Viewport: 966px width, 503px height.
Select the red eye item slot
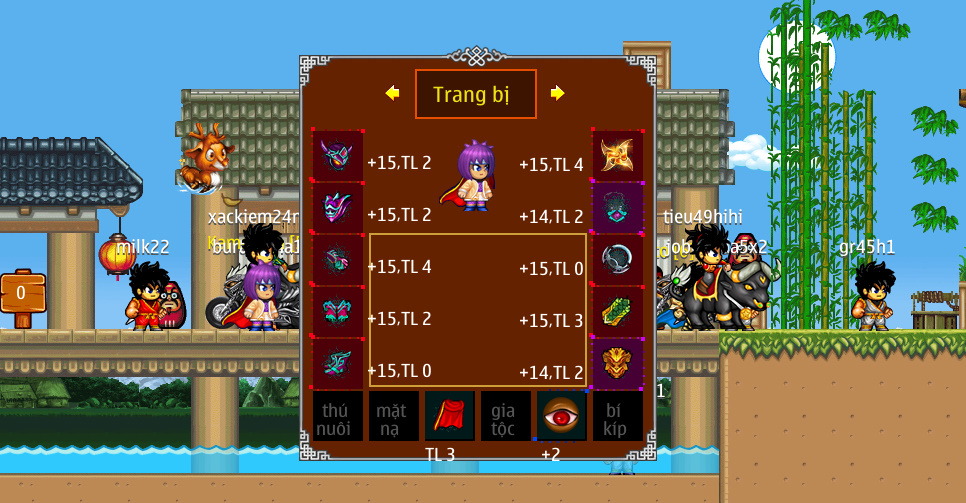(561, 417)
